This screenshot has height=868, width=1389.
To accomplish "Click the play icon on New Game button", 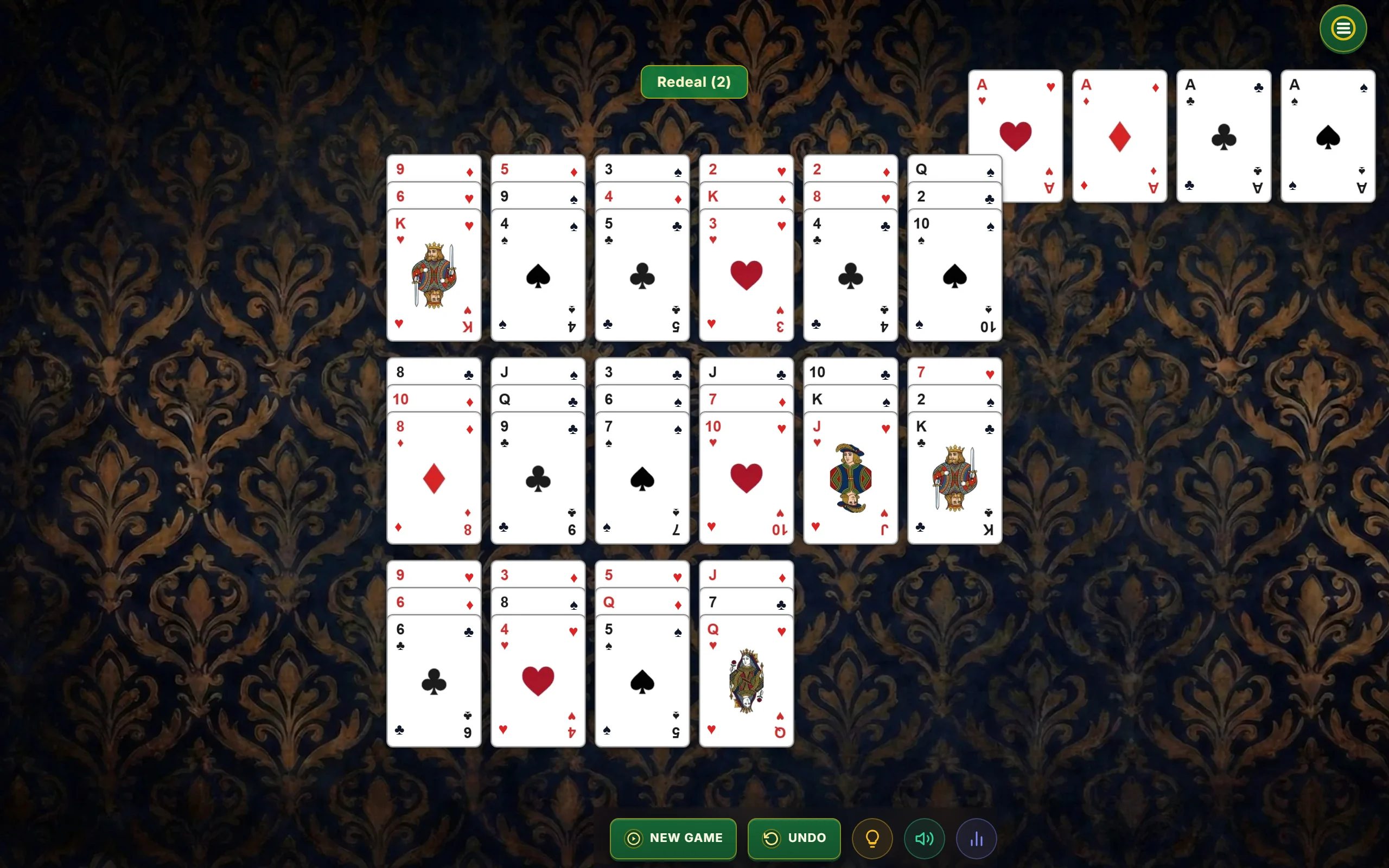I will click(633, 838).
